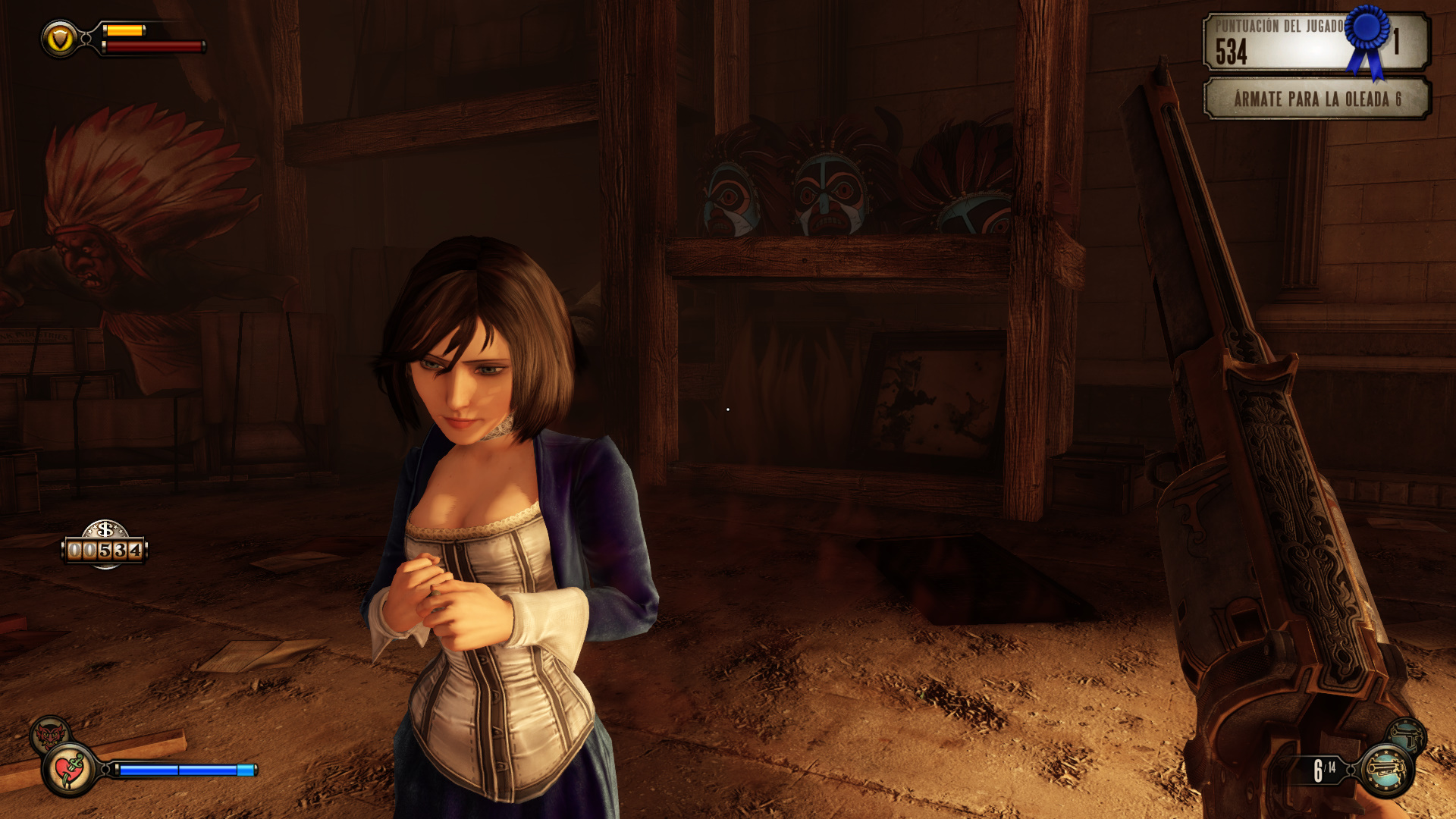The image size is (1456, 819).
Task: Open the 'Ármate para la oleada 6' objective banner
Action: (1316, 99)
